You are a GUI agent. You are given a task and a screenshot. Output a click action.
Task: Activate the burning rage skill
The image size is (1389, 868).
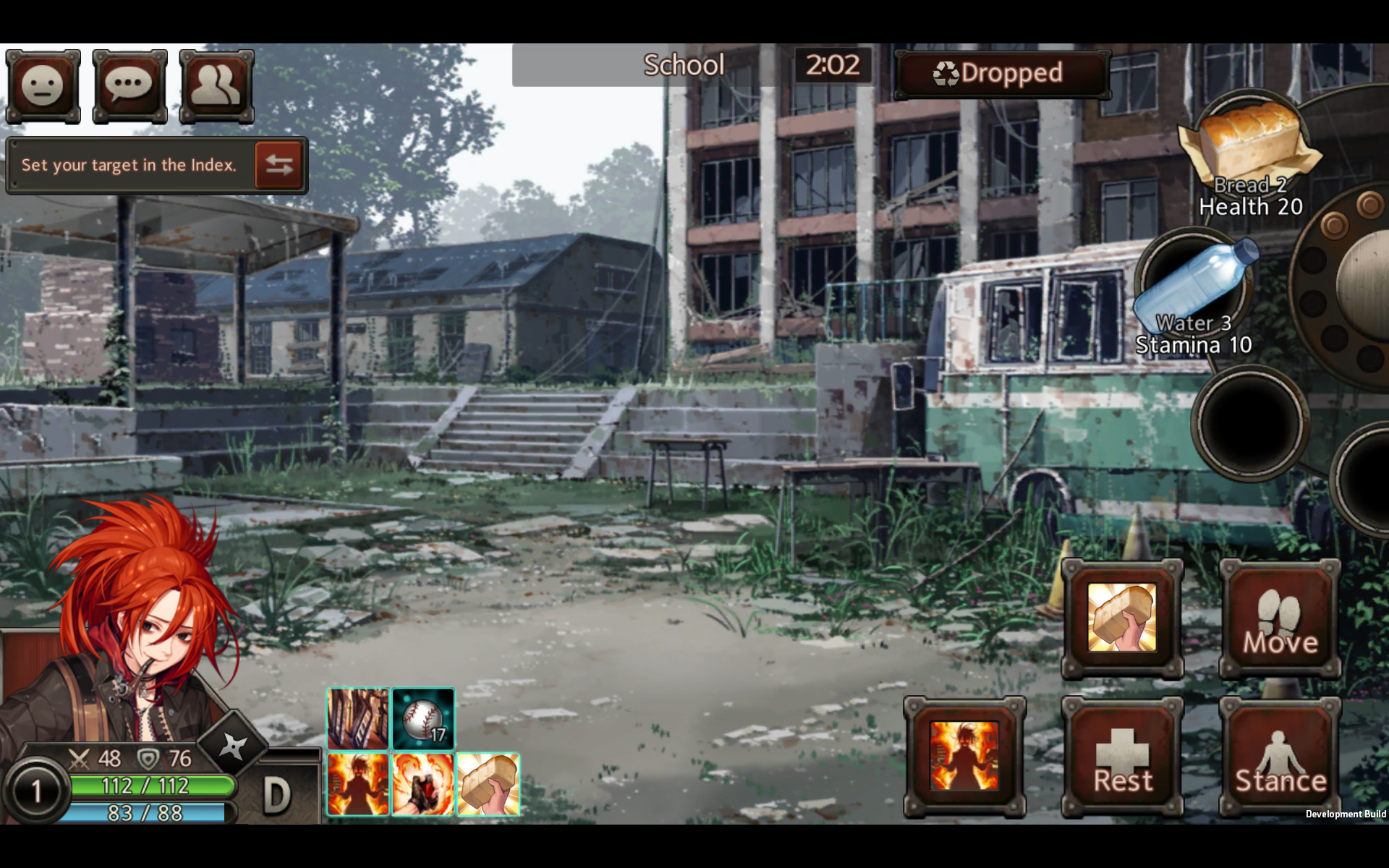pyautogui.click(x=357, y=784)
